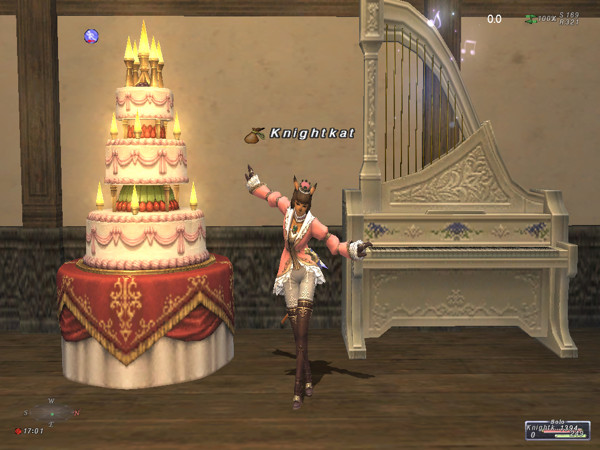The width and height of the screenshot is (600, 450).
Task: Click the compass with the red N
Action: tap(51, 411)
